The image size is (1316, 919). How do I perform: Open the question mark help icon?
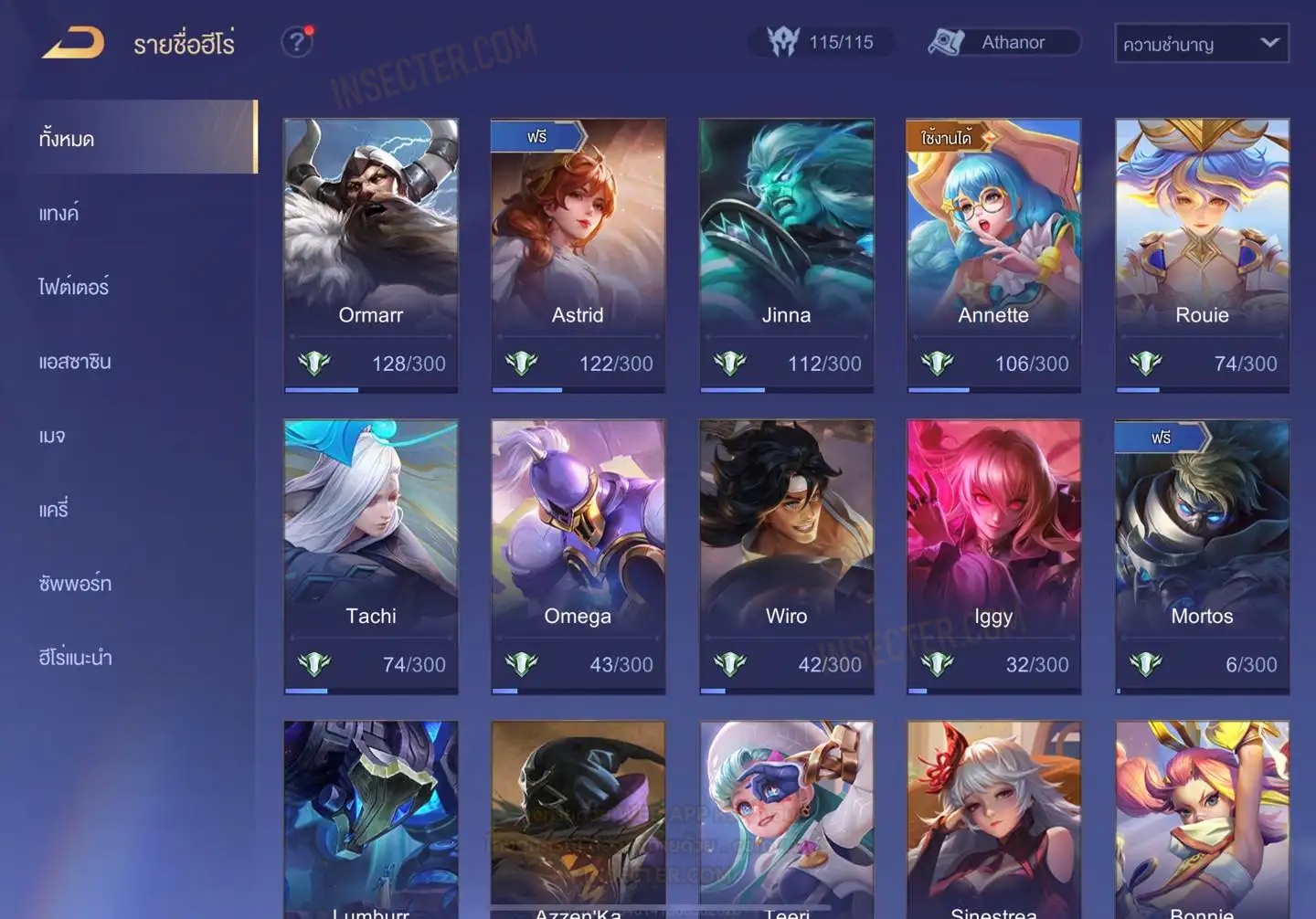point(296,42)
